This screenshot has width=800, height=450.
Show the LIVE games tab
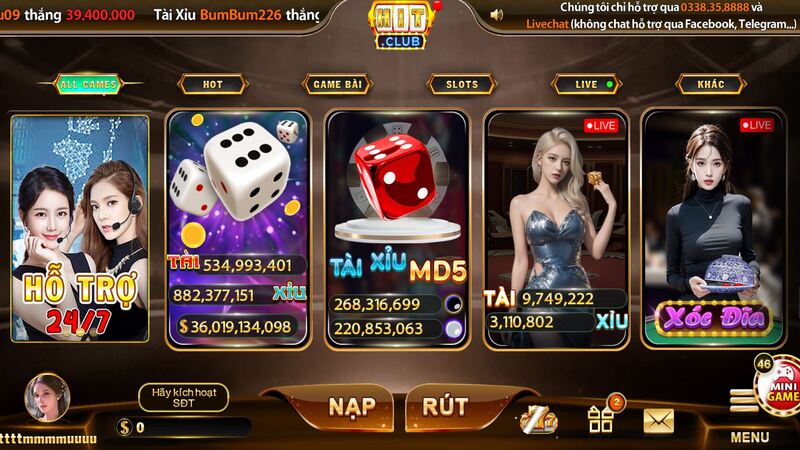(x=586, y=85)
